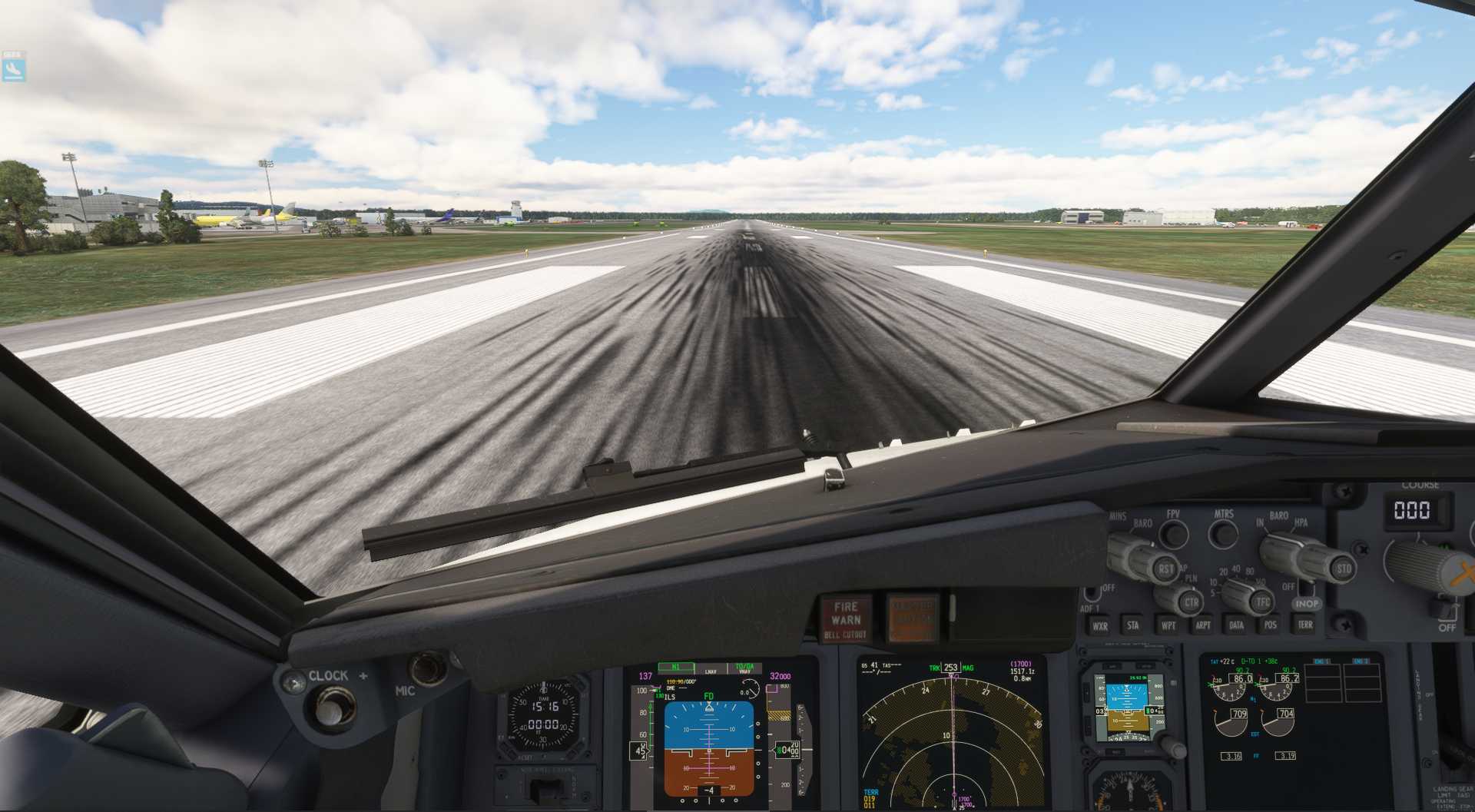Toggle the WXR weather radar button

(1100, 625)
